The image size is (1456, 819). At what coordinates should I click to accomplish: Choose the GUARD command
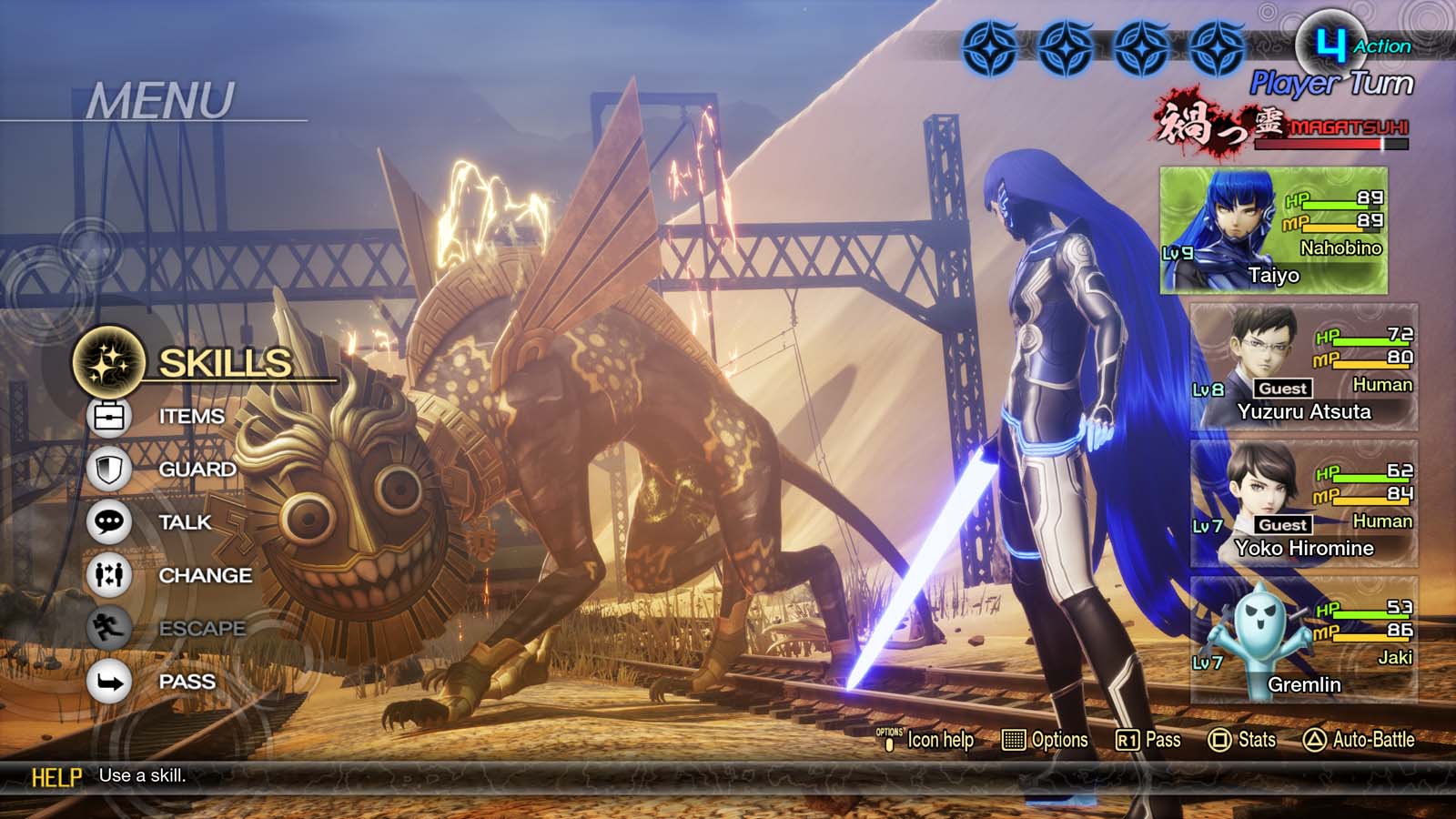197,470
